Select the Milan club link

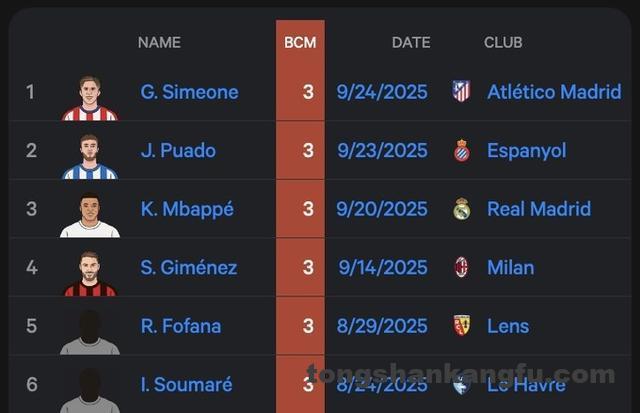tap(510, 267)
